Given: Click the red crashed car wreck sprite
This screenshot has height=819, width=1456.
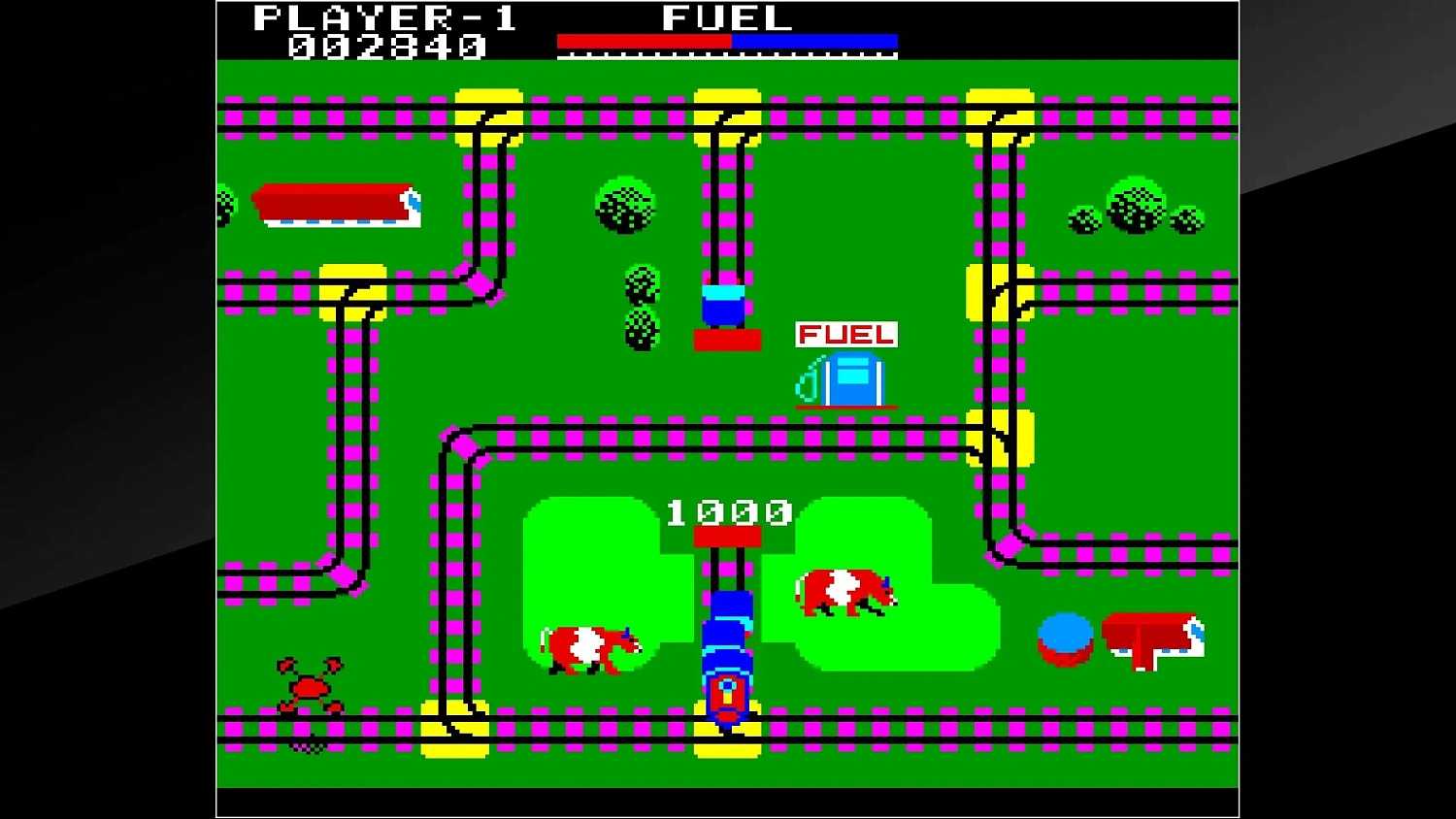Looking at the screenshot, I should coord(311,684).
